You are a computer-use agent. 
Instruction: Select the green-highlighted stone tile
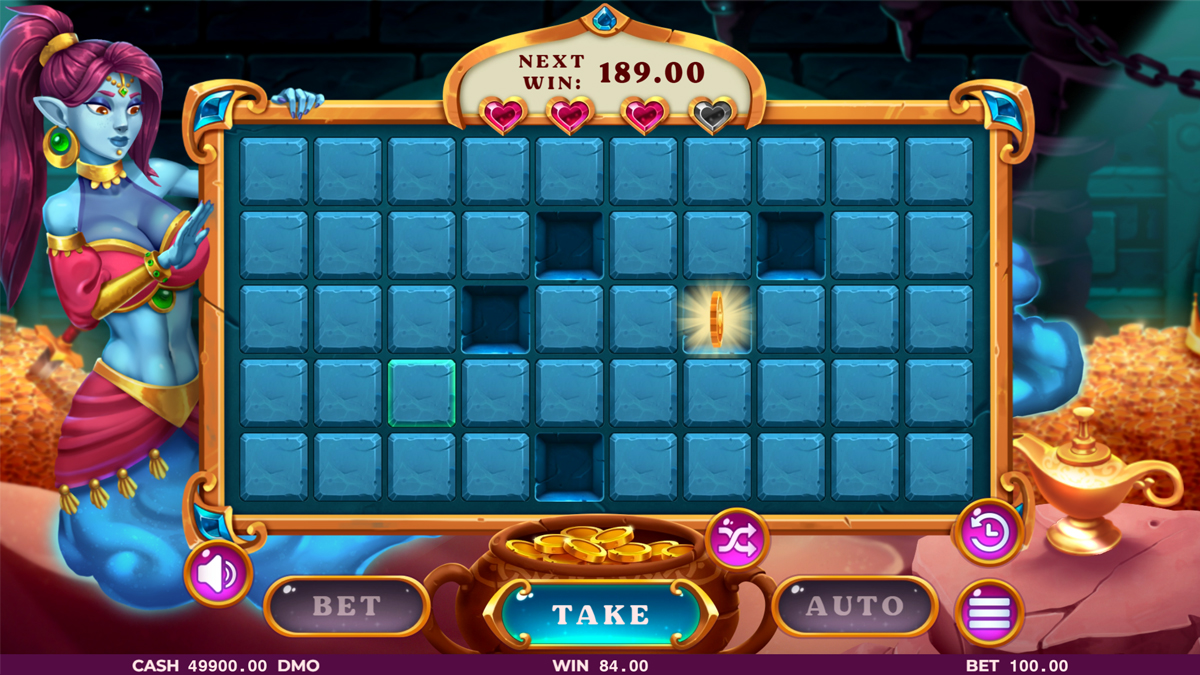[x=421, y=394]
